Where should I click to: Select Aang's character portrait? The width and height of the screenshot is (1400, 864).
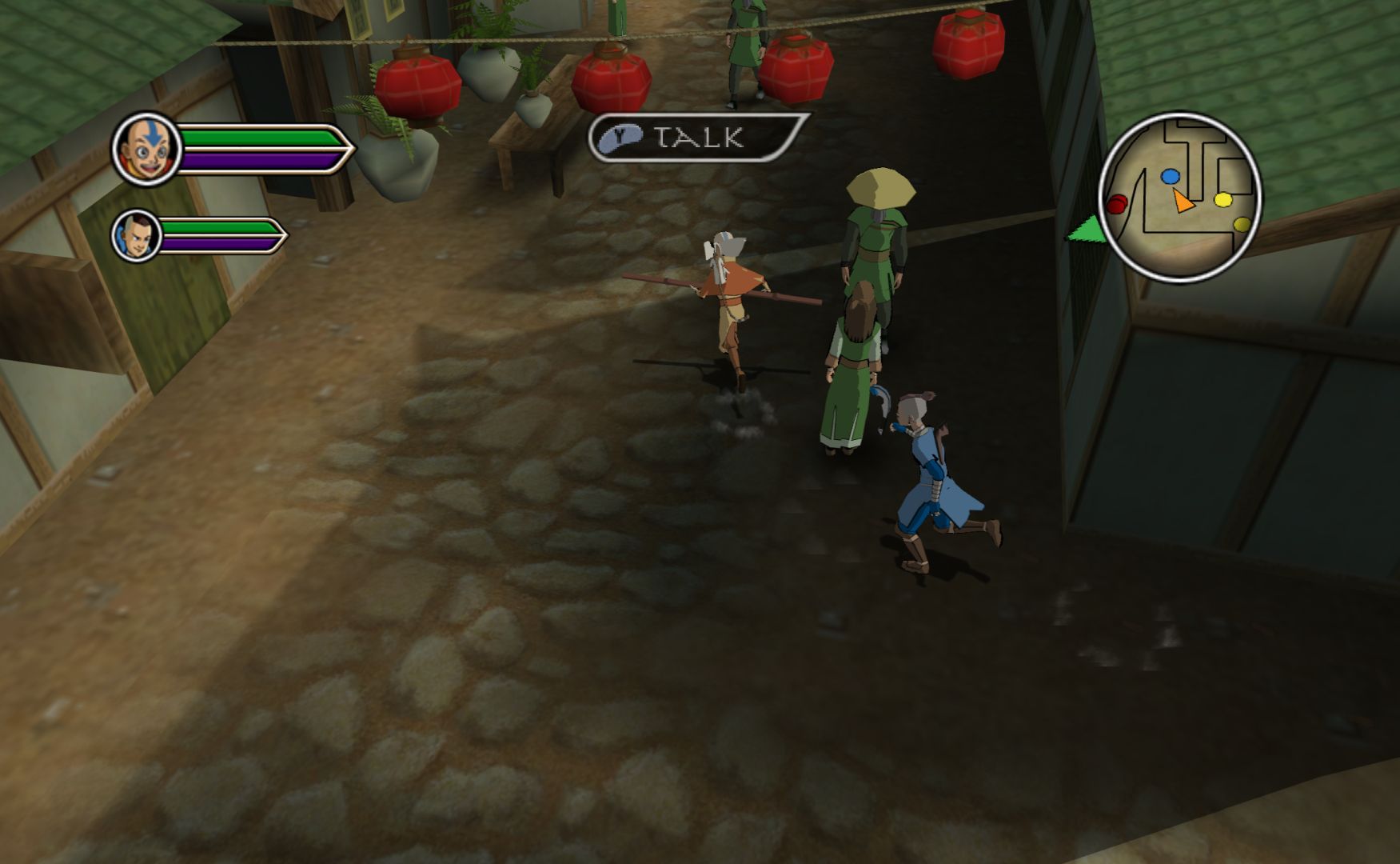pos(147,149)
